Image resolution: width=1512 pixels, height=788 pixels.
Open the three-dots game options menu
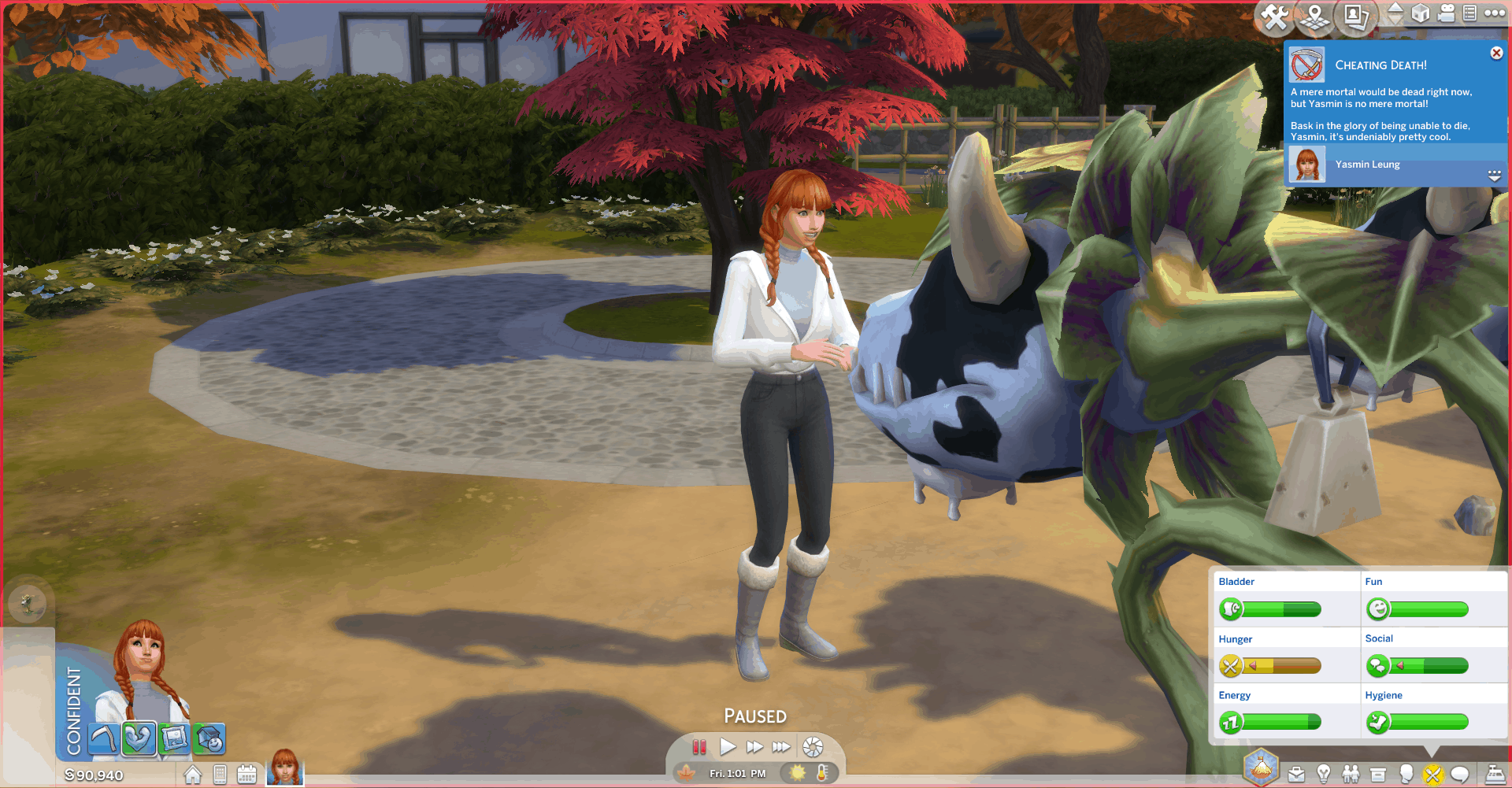click(x=1495, y=13)
